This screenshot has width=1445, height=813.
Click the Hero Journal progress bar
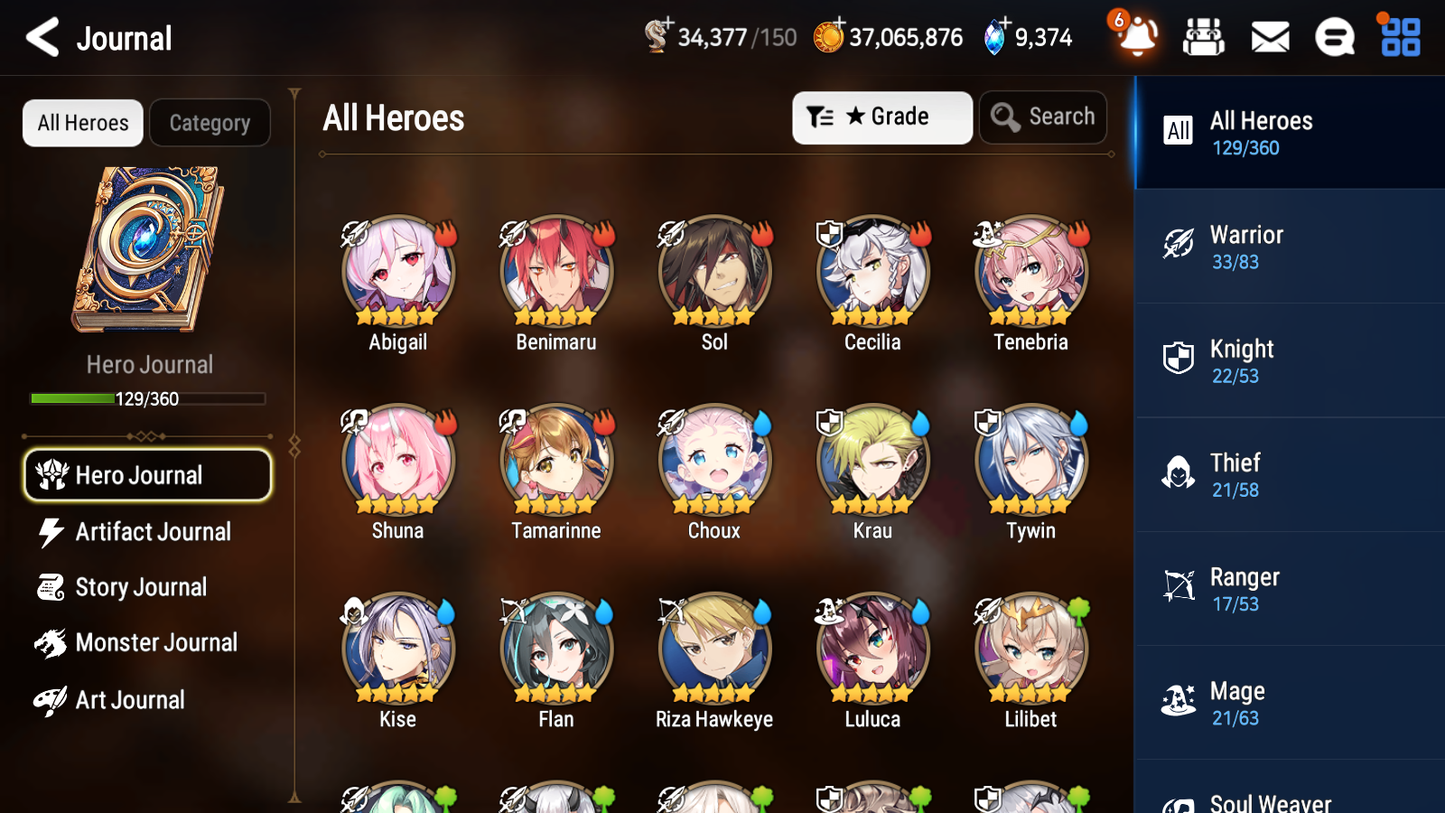pos(148,398)
